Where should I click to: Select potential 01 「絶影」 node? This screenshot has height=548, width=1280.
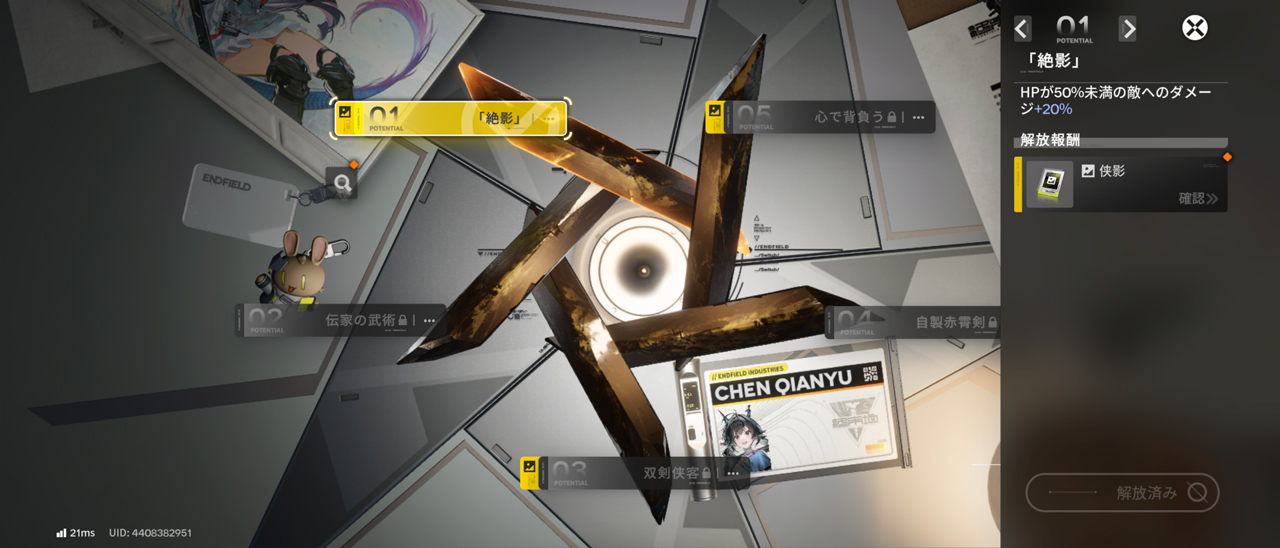pos(450,118)
